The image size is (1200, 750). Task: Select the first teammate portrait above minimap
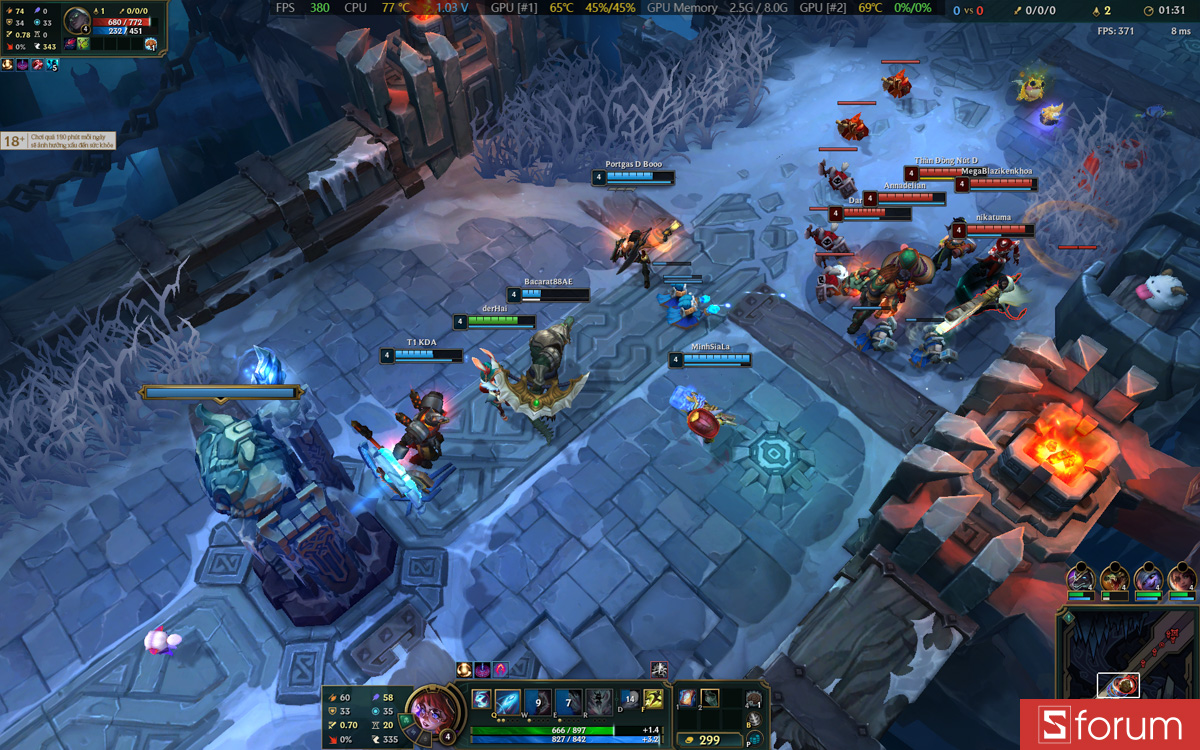point(1079,578)
